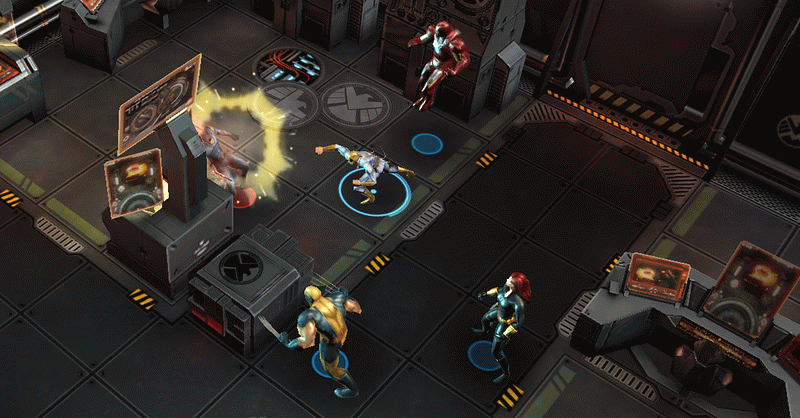800x418 pixels.
Task: Select the hero inside the blue ring
Action: [x=365, y=170]
